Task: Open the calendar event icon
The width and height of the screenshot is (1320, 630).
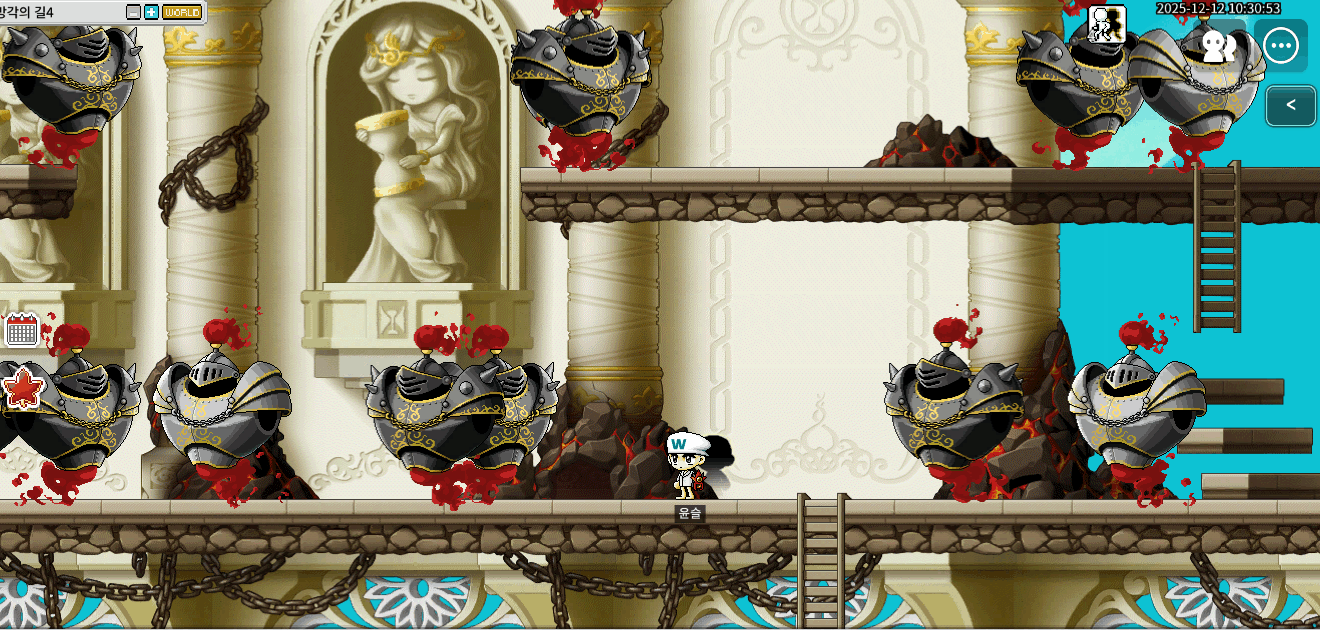Action: (21, 329)
